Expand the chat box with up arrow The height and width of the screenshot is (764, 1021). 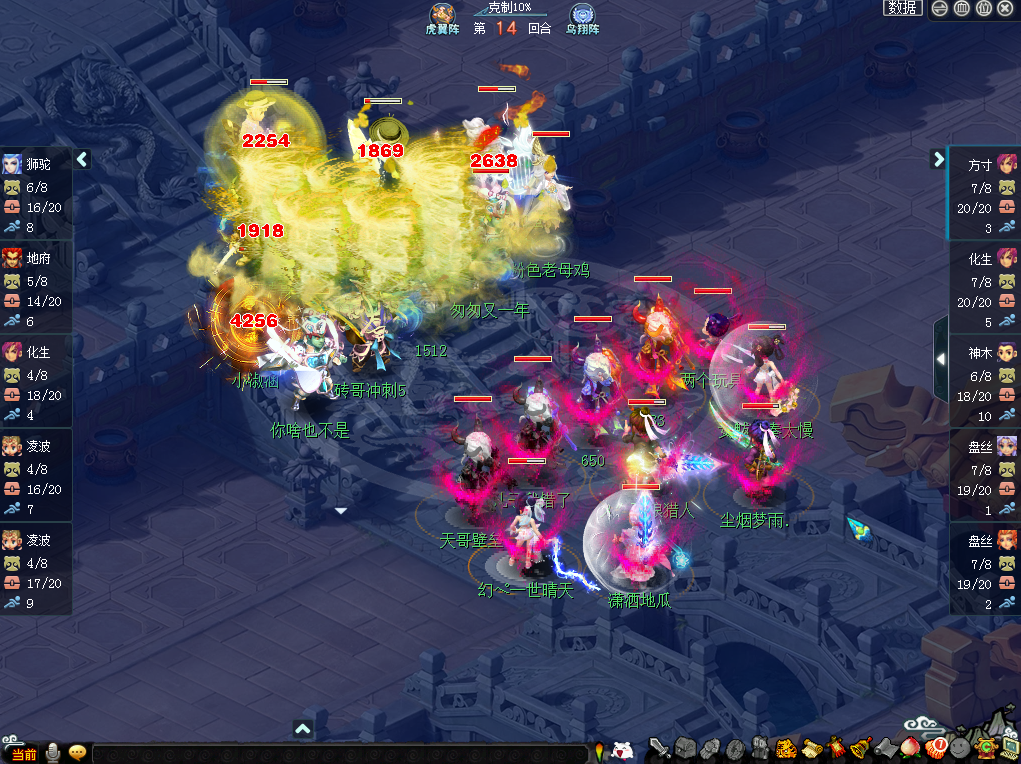(x=304, y=729)
